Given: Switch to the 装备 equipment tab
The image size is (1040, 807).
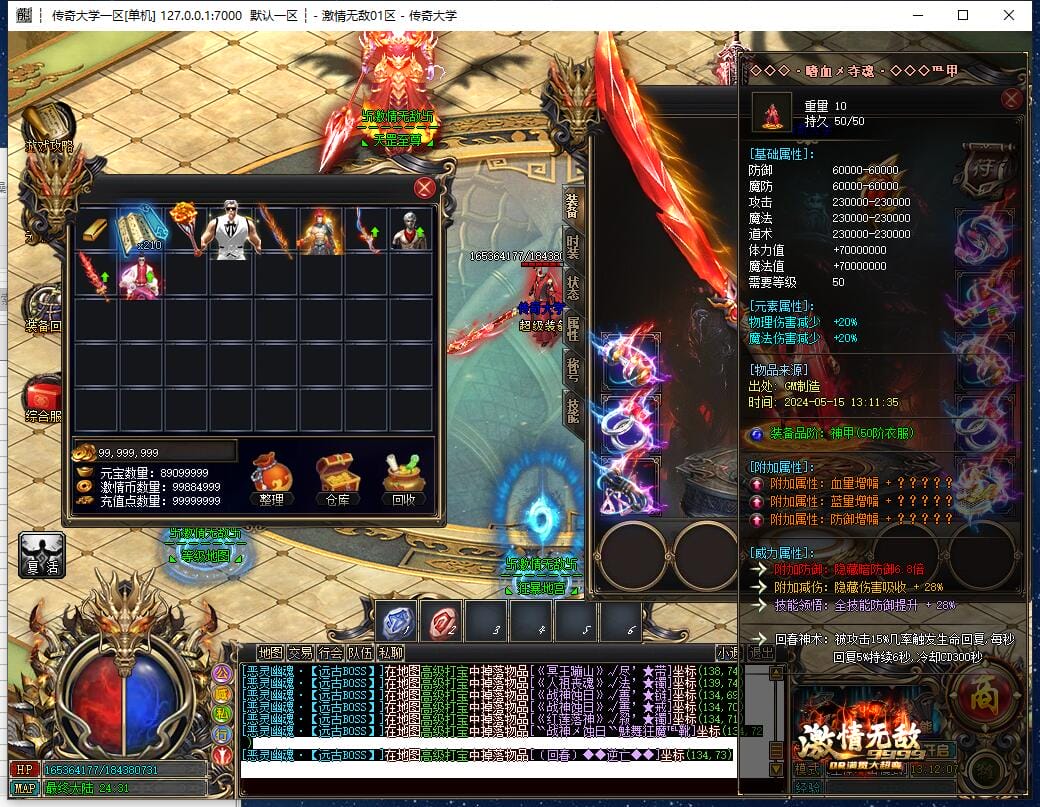Looking at the screenshot, I should pyautogui.click(x=572, y=206).
